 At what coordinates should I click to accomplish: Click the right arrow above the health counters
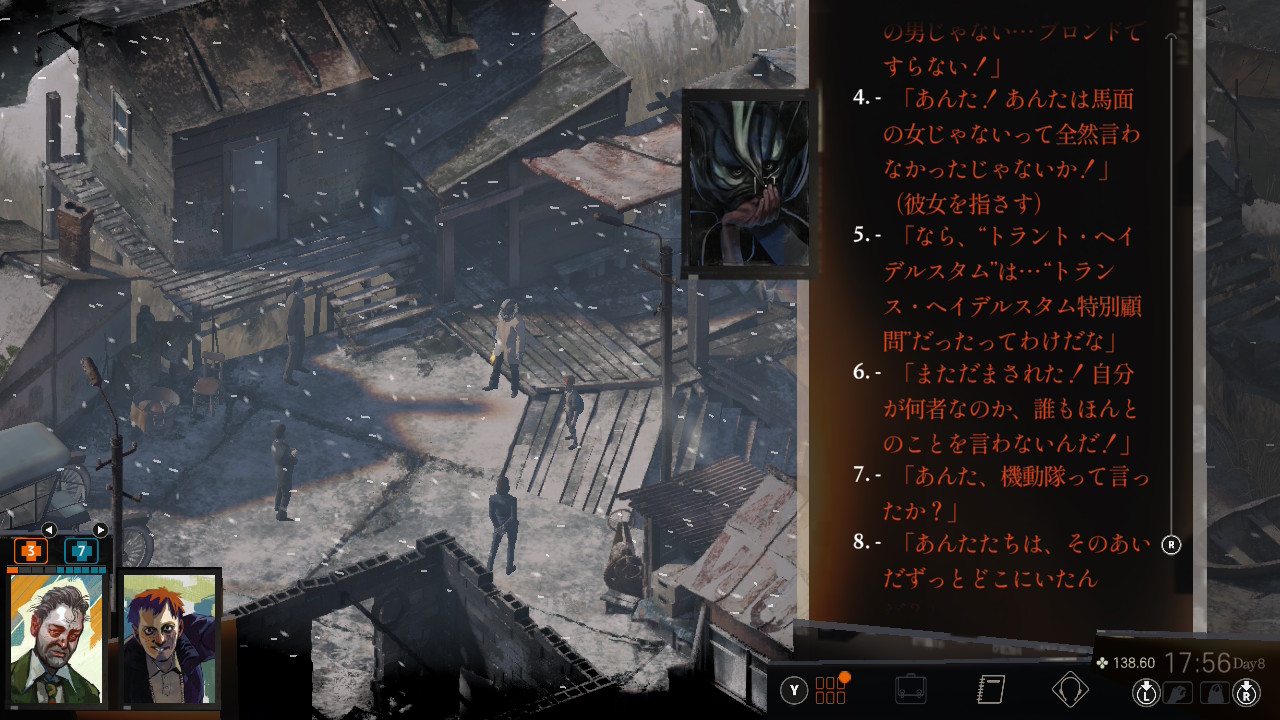point(100,530)
